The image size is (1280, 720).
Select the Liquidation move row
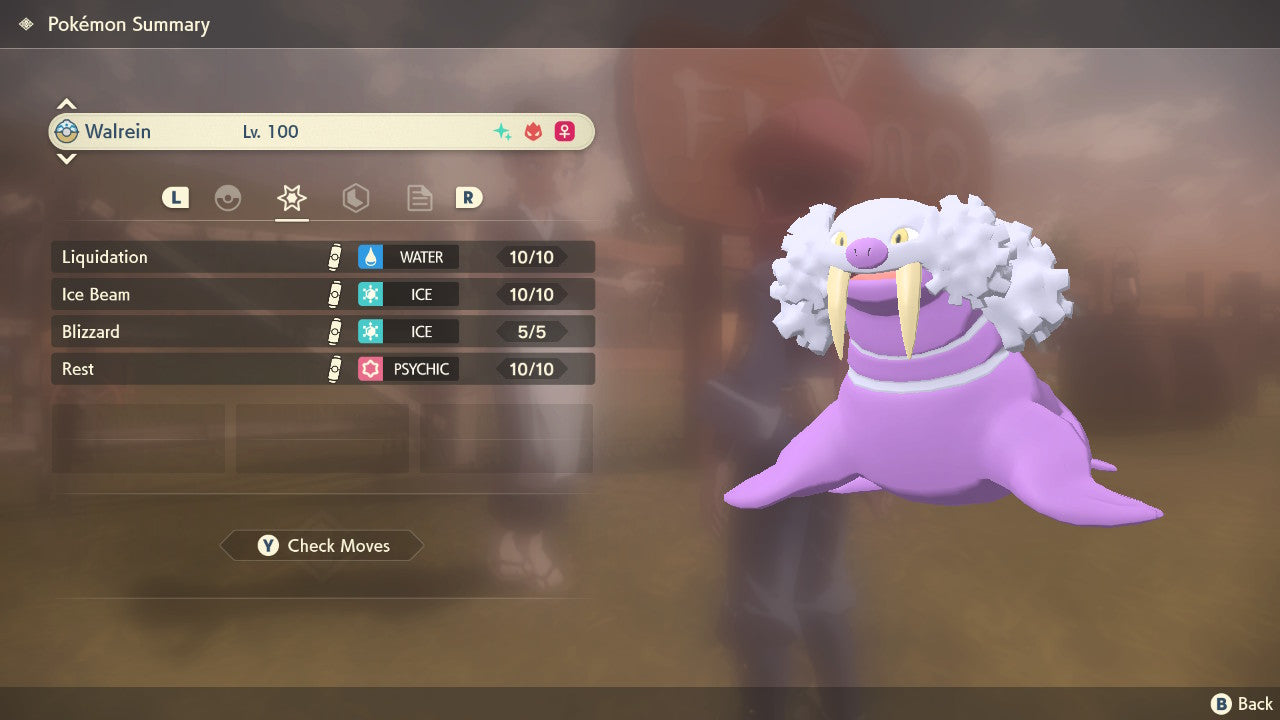coord(322,257)
